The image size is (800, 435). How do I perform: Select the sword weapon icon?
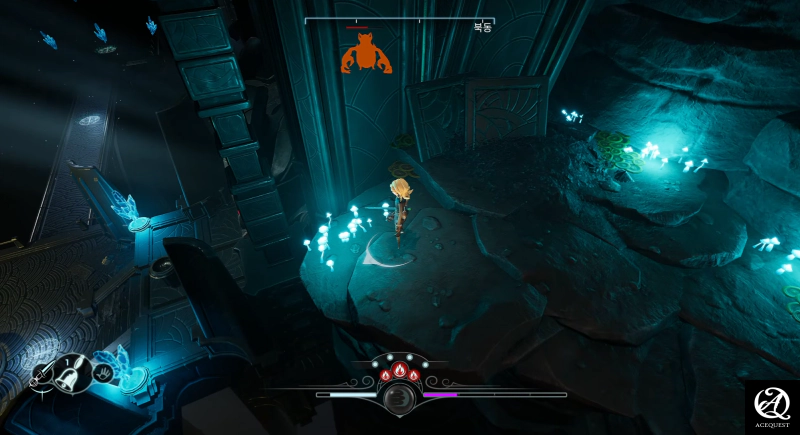42,376
